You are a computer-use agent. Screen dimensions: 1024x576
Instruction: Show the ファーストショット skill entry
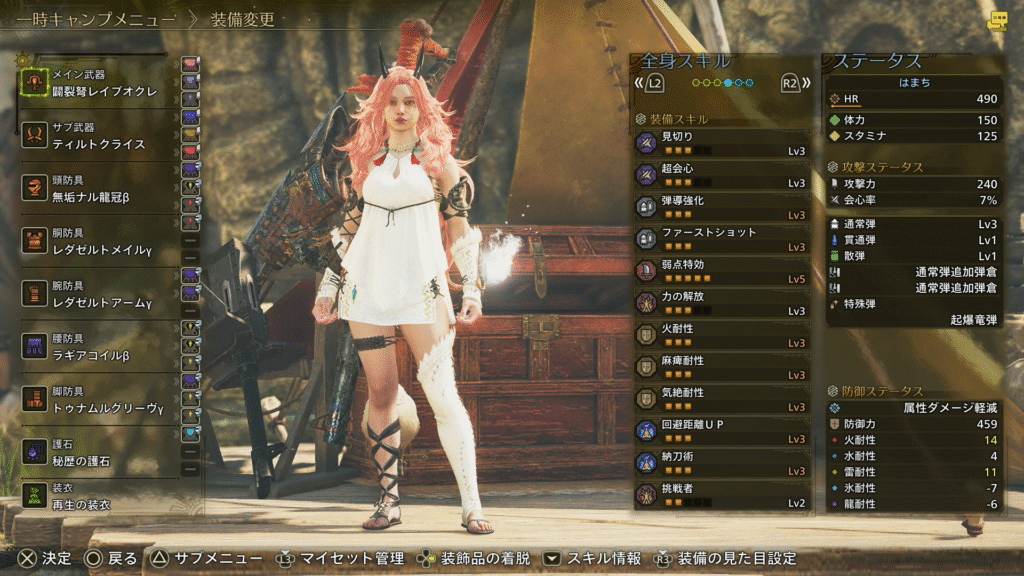[722, 239]
